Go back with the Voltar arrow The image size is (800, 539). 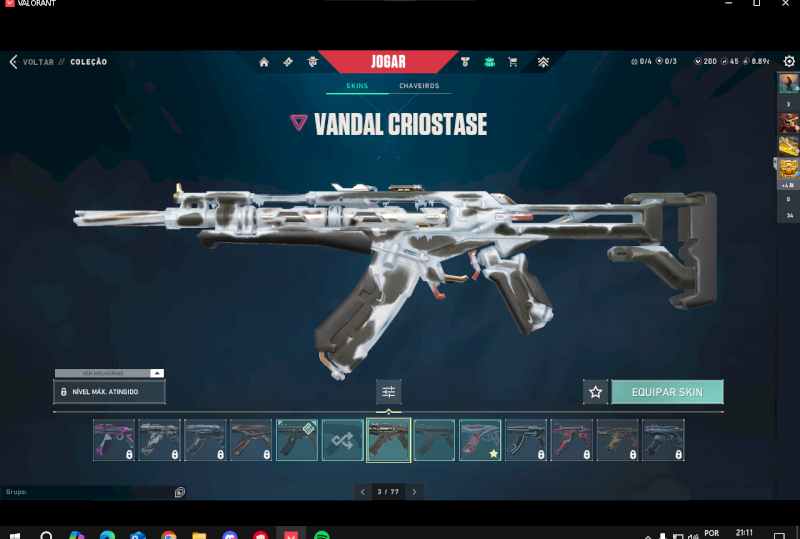(13, 62)
